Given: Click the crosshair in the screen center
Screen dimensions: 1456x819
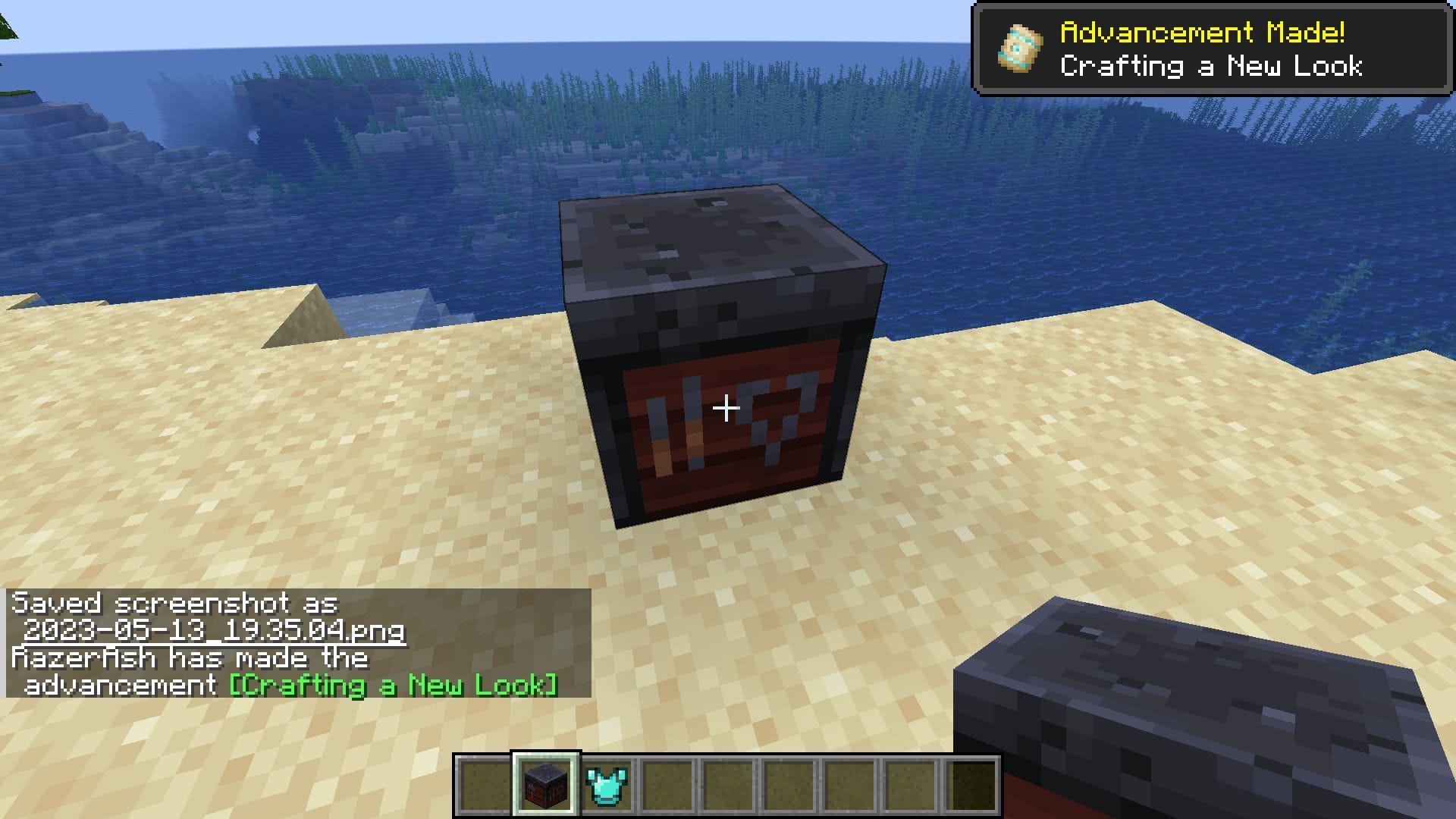Looking at the screenshot, I should [726, 407].
